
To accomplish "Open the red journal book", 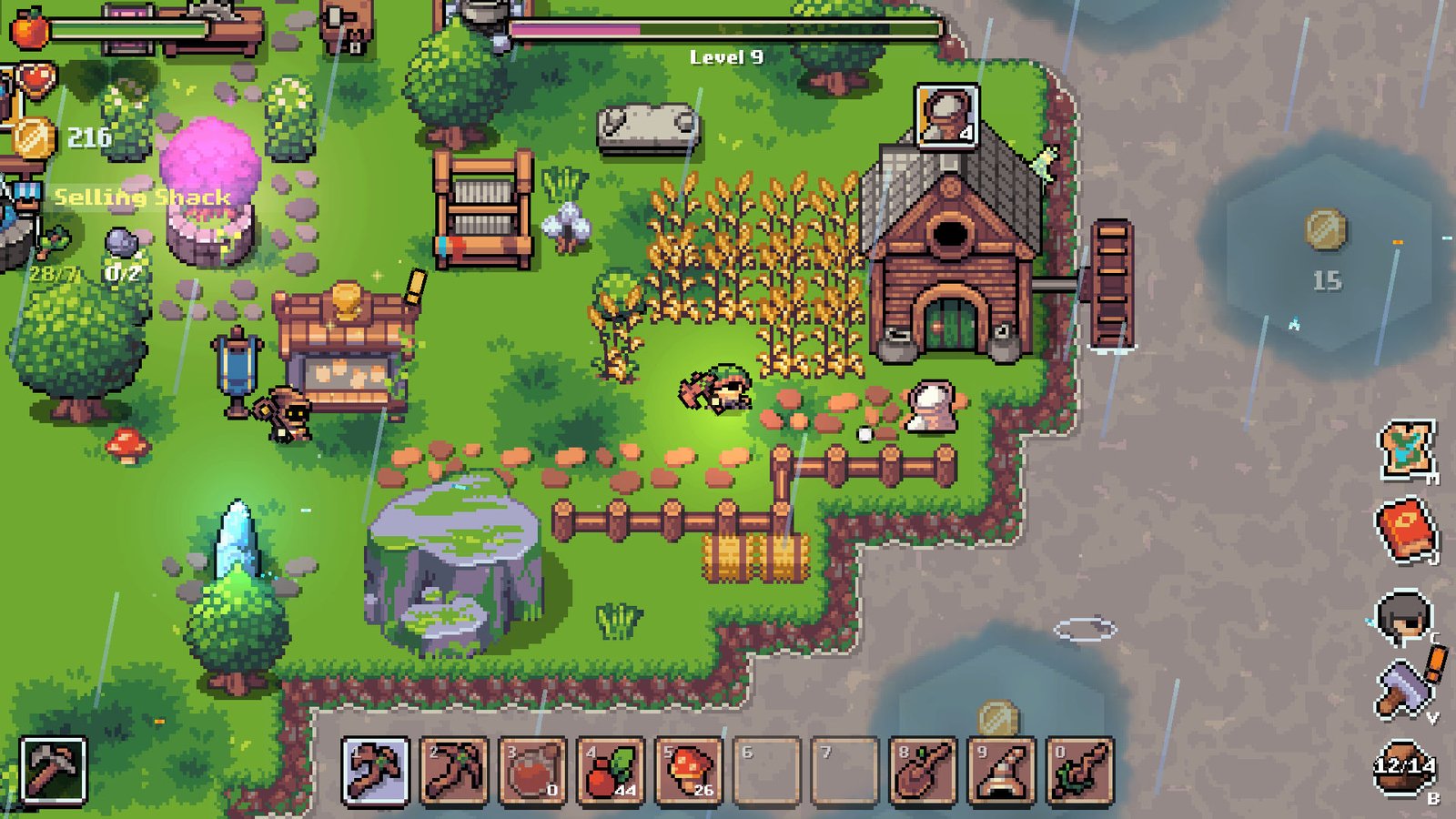I will click(x=1404, y=529).
